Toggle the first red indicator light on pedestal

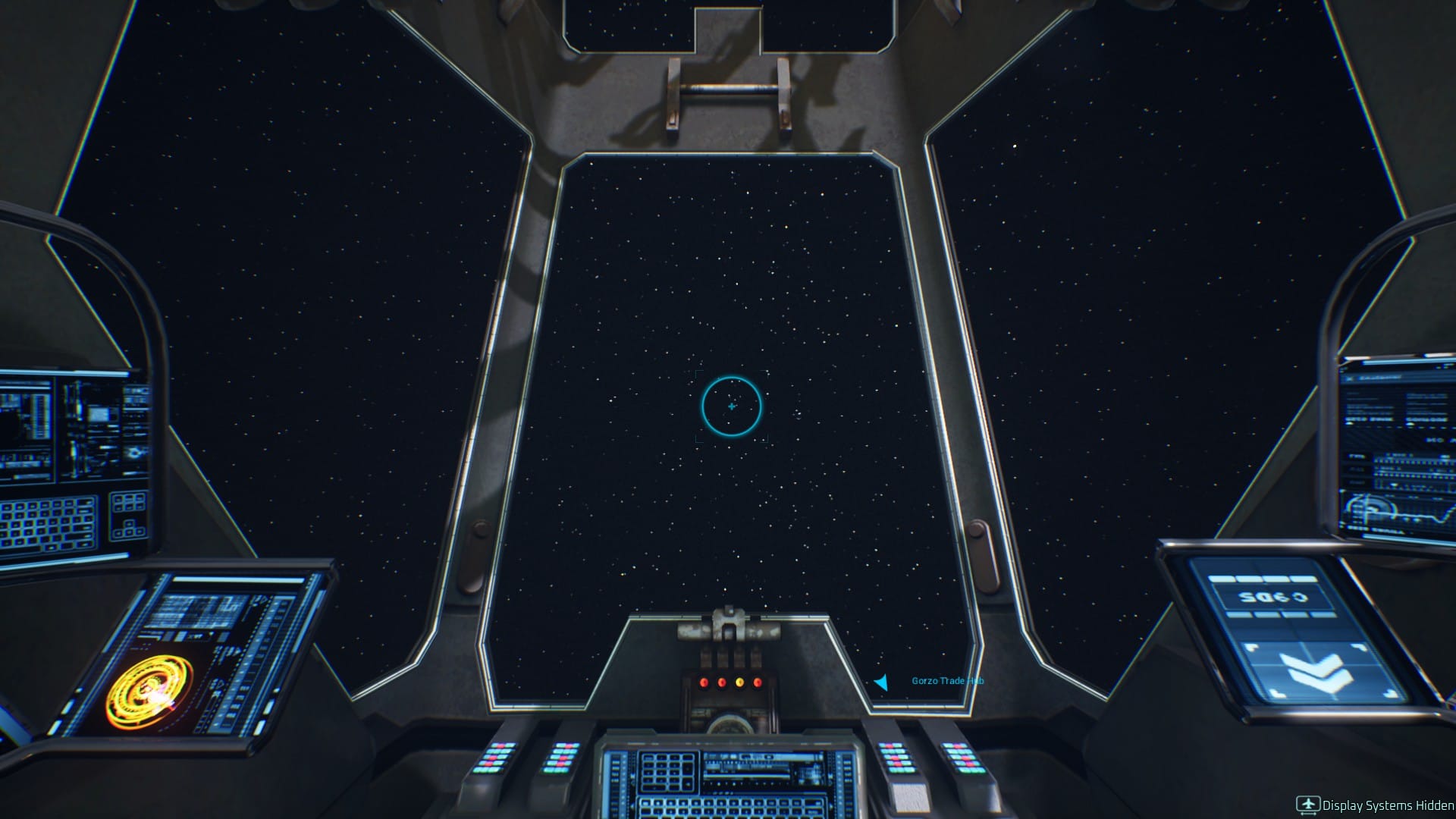coord(704,682)
